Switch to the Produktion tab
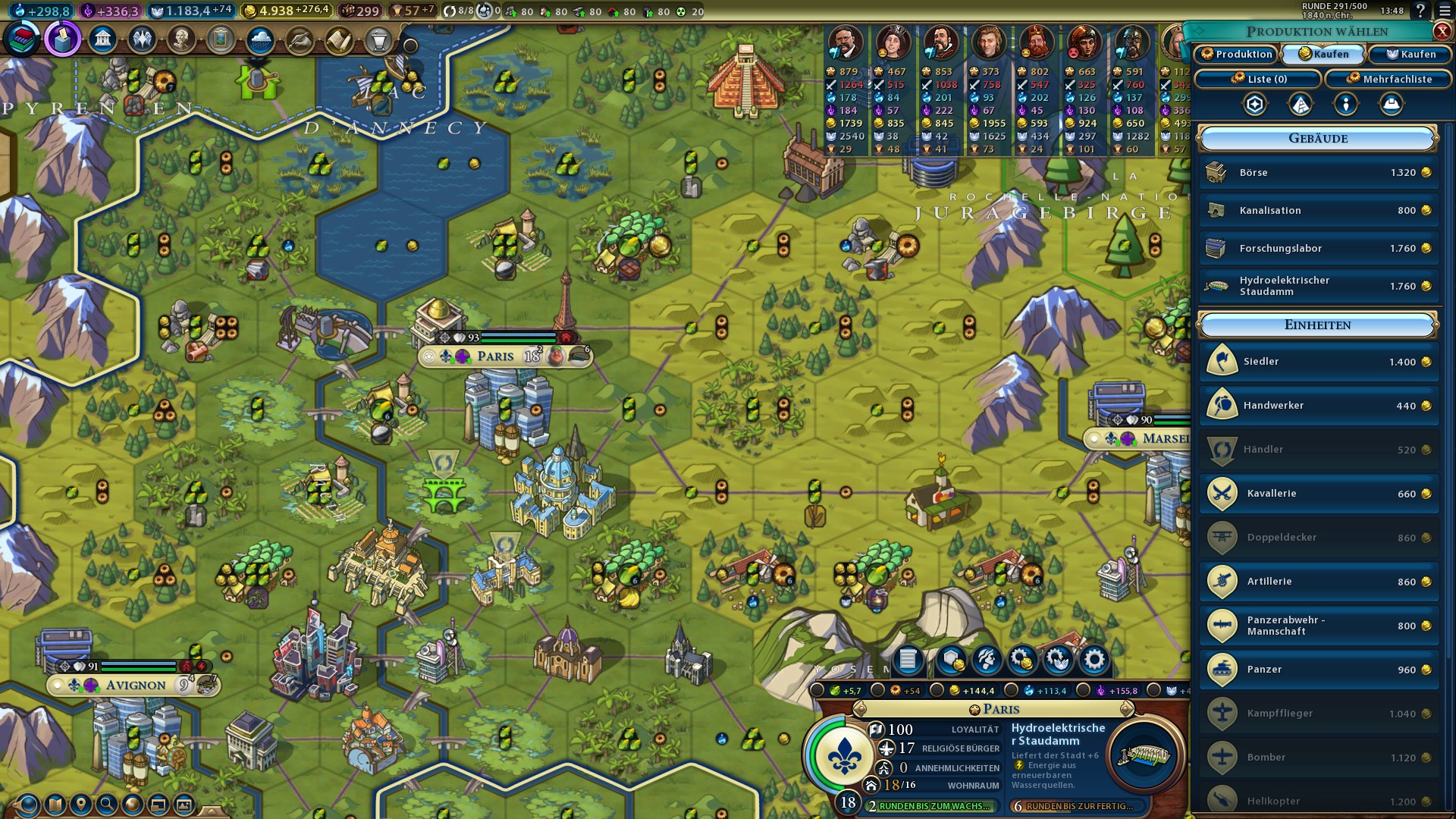This screenshot has height=819, width=1456. (x=1237, y=54)
